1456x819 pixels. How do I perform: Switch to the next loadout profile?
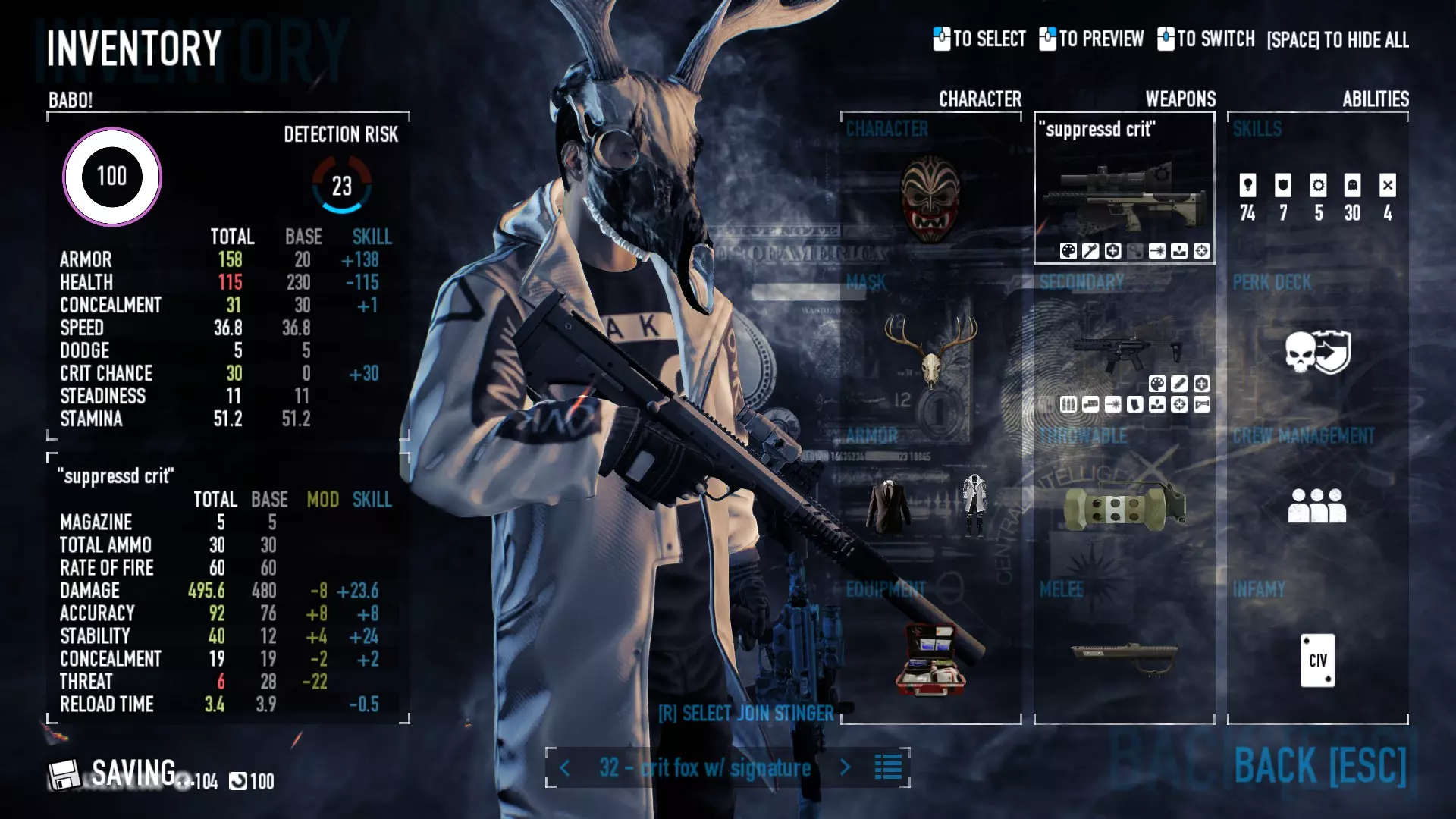pos(845,767)
